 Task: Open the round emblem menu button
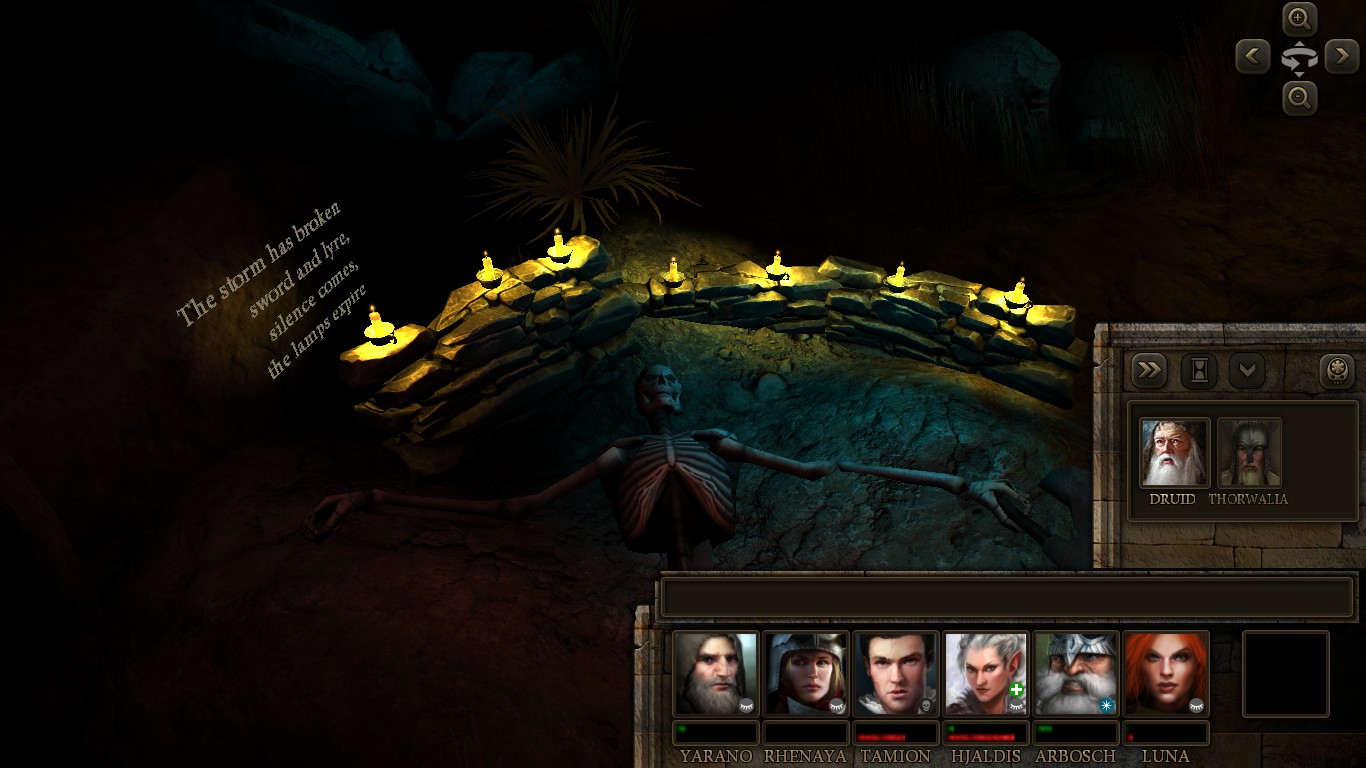[x=1337, y=371]
